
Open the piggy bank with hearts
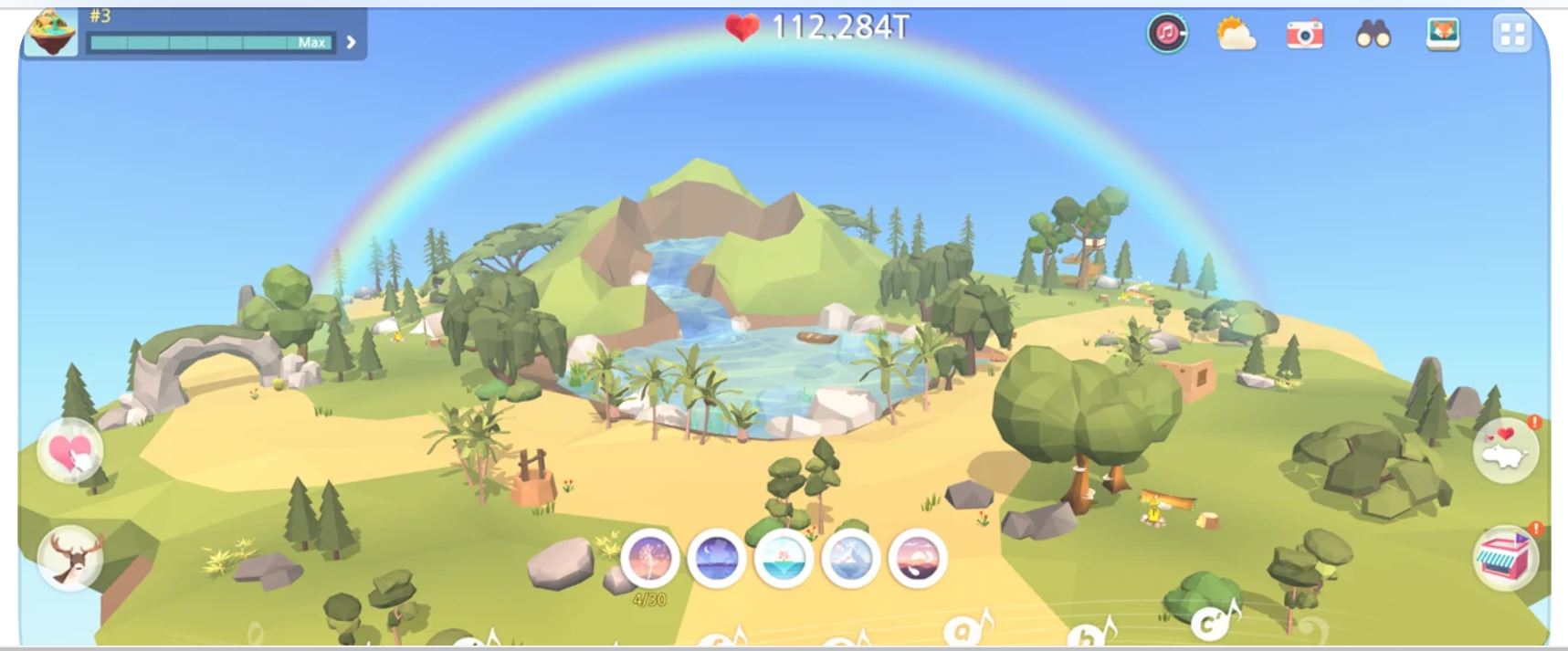coord(1506,449)
